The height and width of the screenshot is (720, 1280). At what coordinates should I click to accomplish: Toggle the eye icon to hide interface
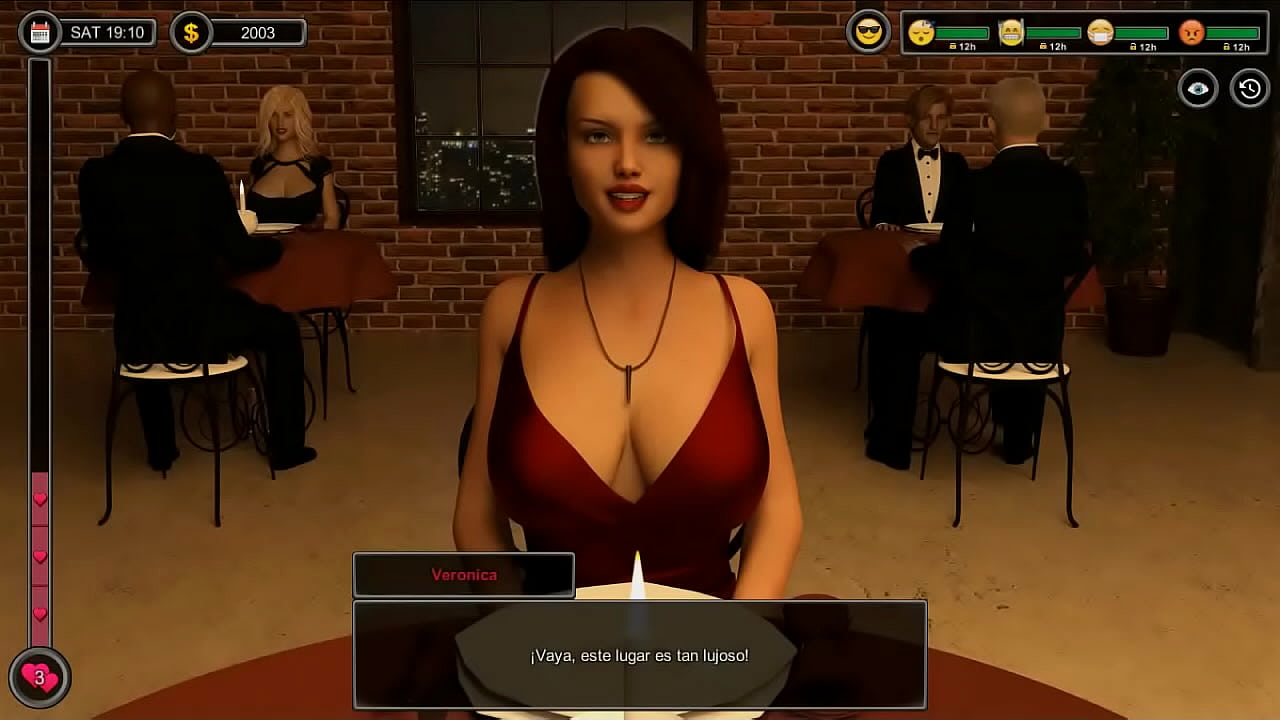pos(1197,89)
